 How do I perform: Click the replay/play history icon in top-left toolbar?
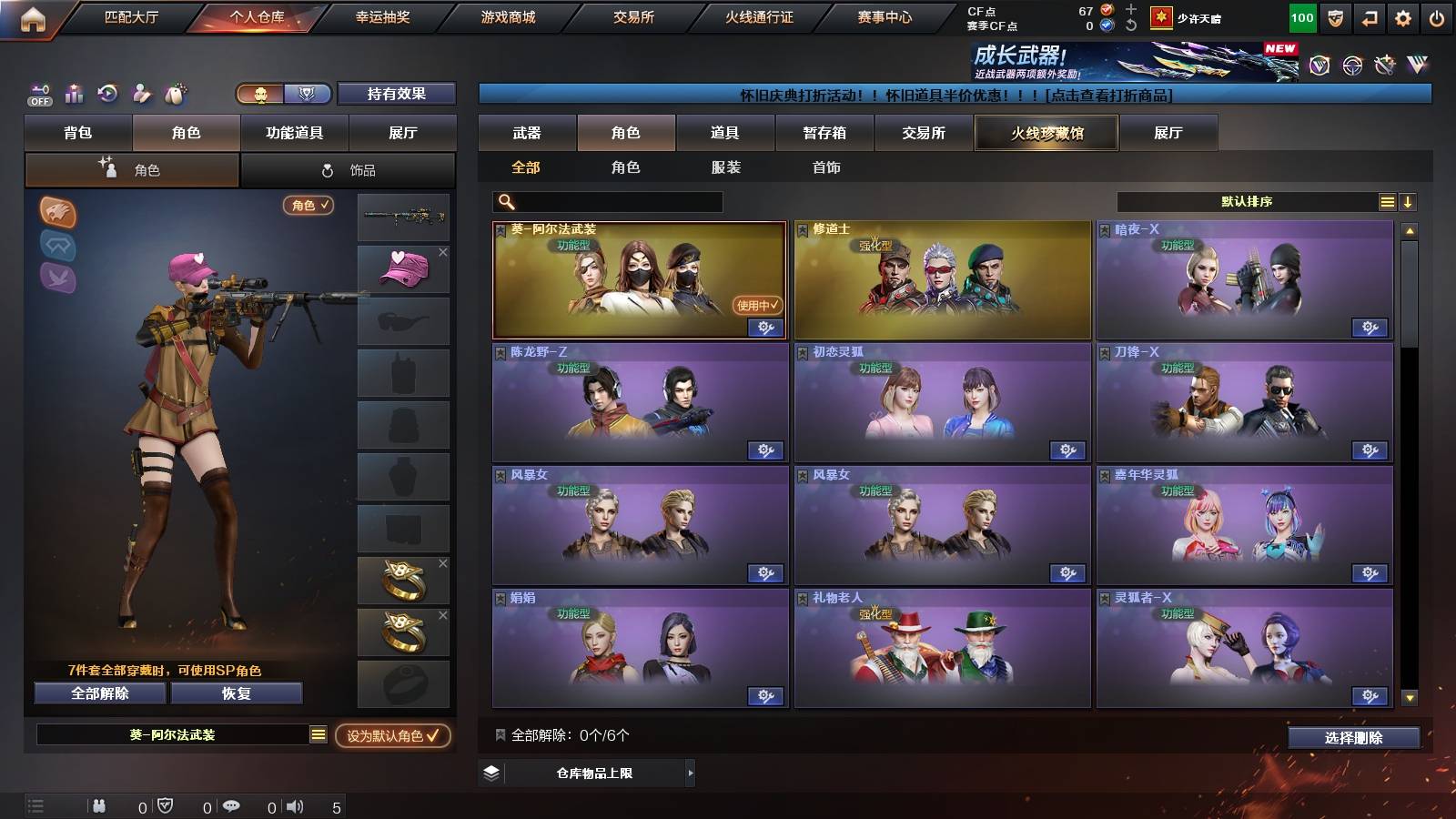[x=106, y=94]
